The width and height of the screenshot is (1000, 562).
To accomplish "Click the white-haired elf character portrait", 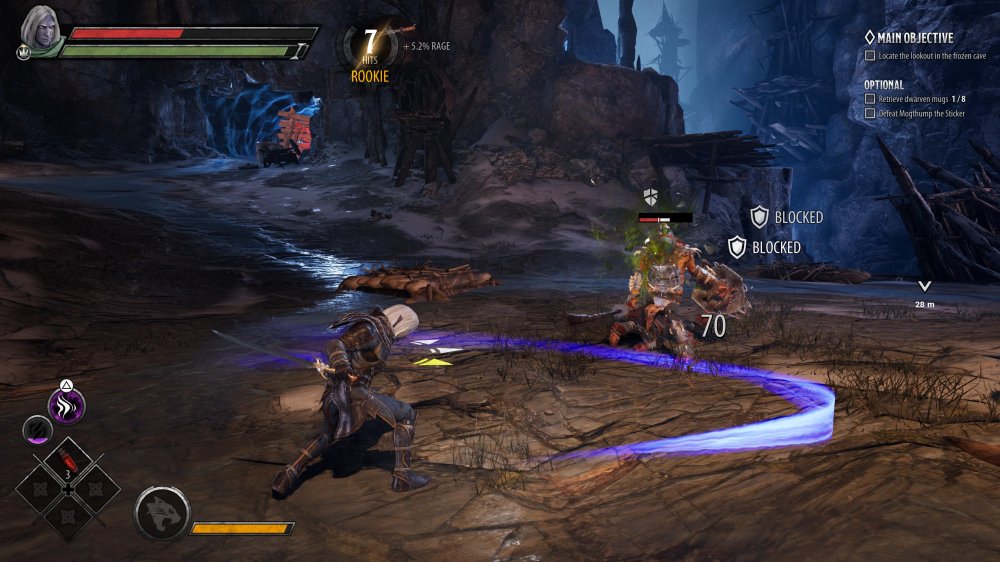I will pyautogui.click(x=41, y=27).
